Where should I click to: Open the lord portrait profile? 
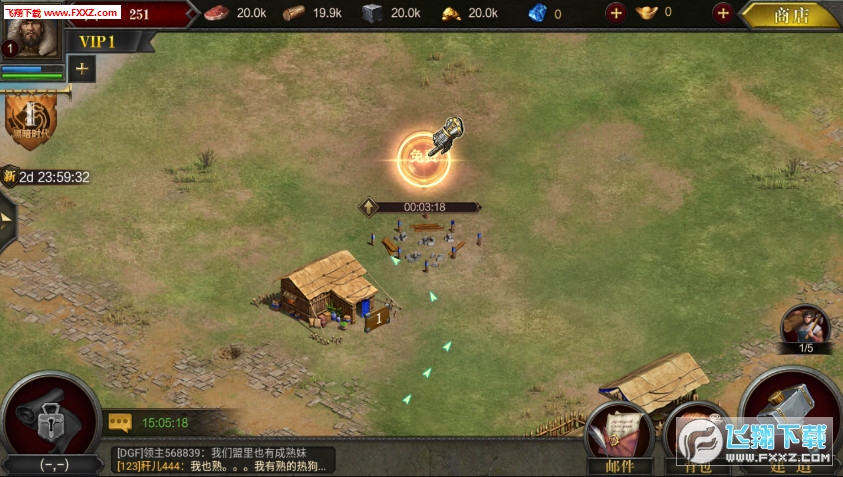click(x=26, y=32)
